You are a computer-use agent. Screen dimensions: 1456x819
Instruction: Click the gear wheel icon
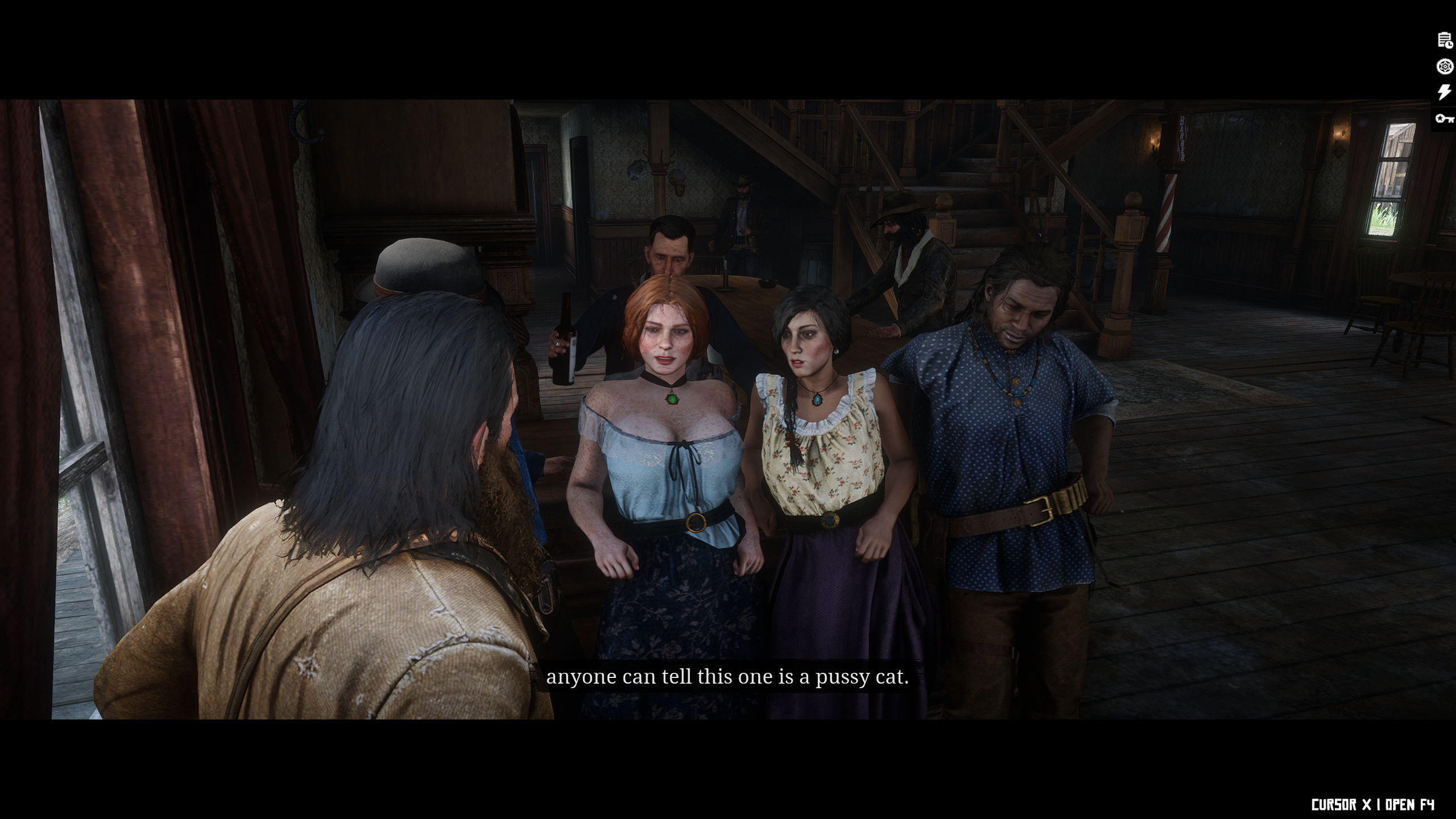(x=1445, y=67)
